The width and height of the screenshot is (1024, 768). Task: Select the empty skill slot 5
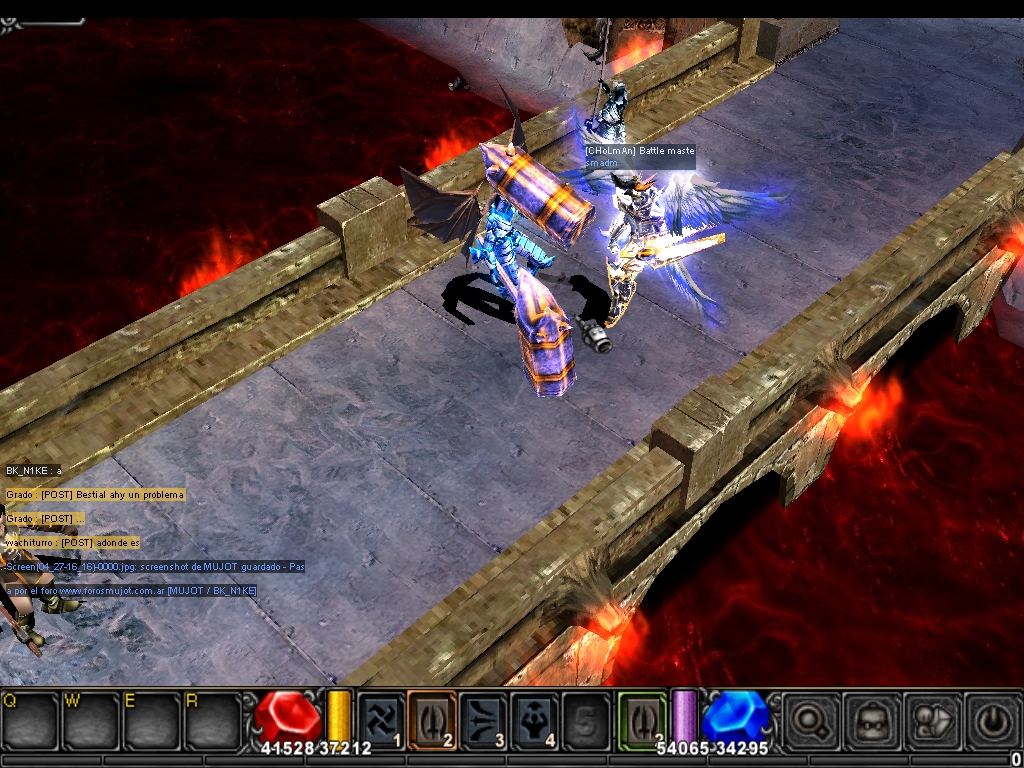click(x=586, y=720)
